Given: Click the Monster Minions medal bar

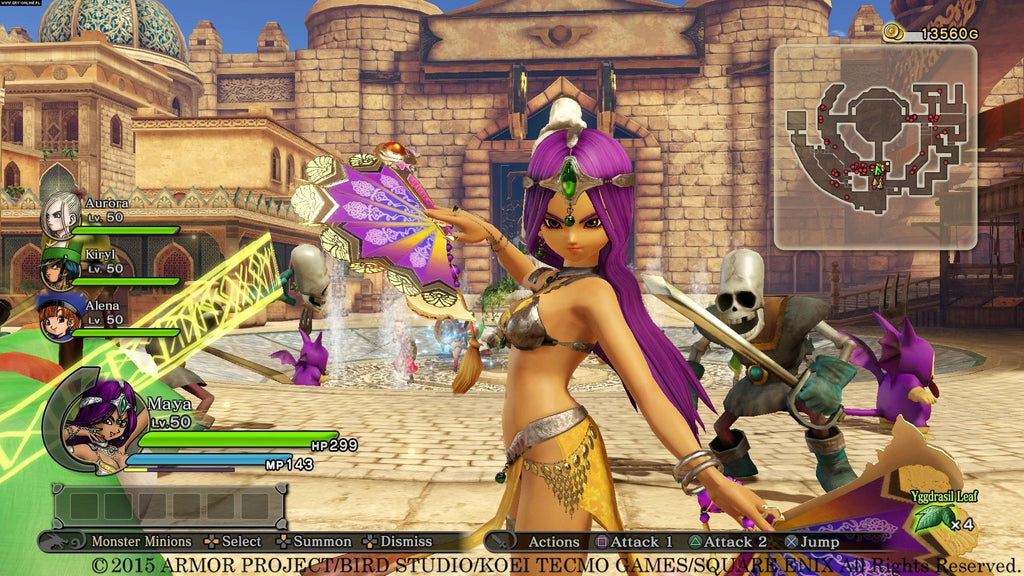Looking at the screenshot, I should click(169, 505).
